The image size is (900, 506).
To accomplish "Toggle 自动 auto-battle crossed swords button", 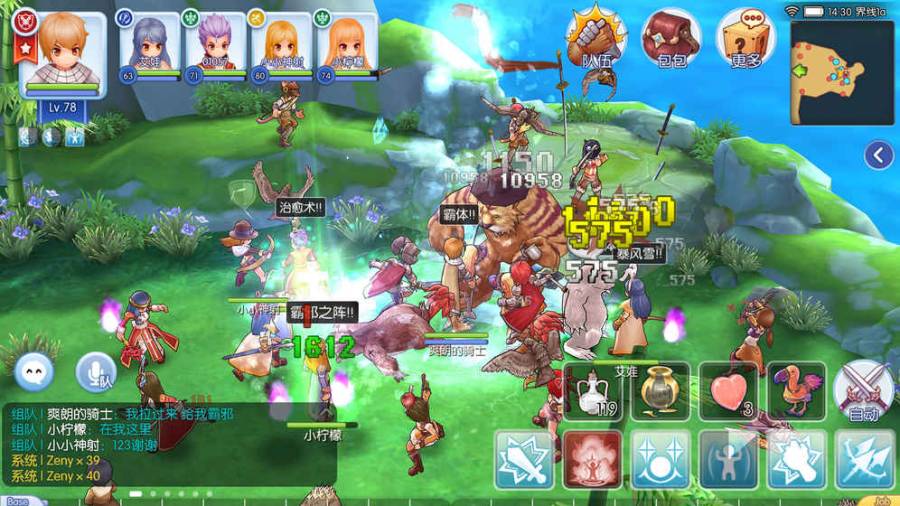I will pos(862,392).
